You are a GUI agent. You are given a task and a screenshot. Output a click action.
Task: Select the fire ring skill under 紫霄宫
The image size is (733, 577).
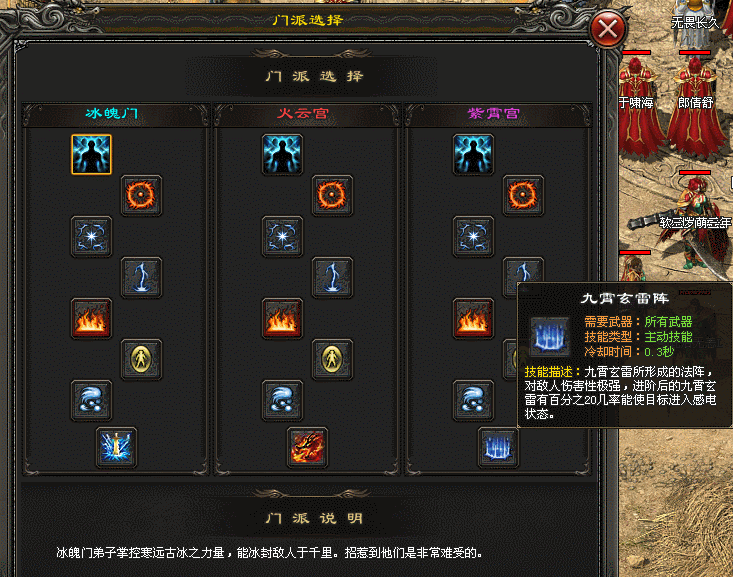click(523, 196)
